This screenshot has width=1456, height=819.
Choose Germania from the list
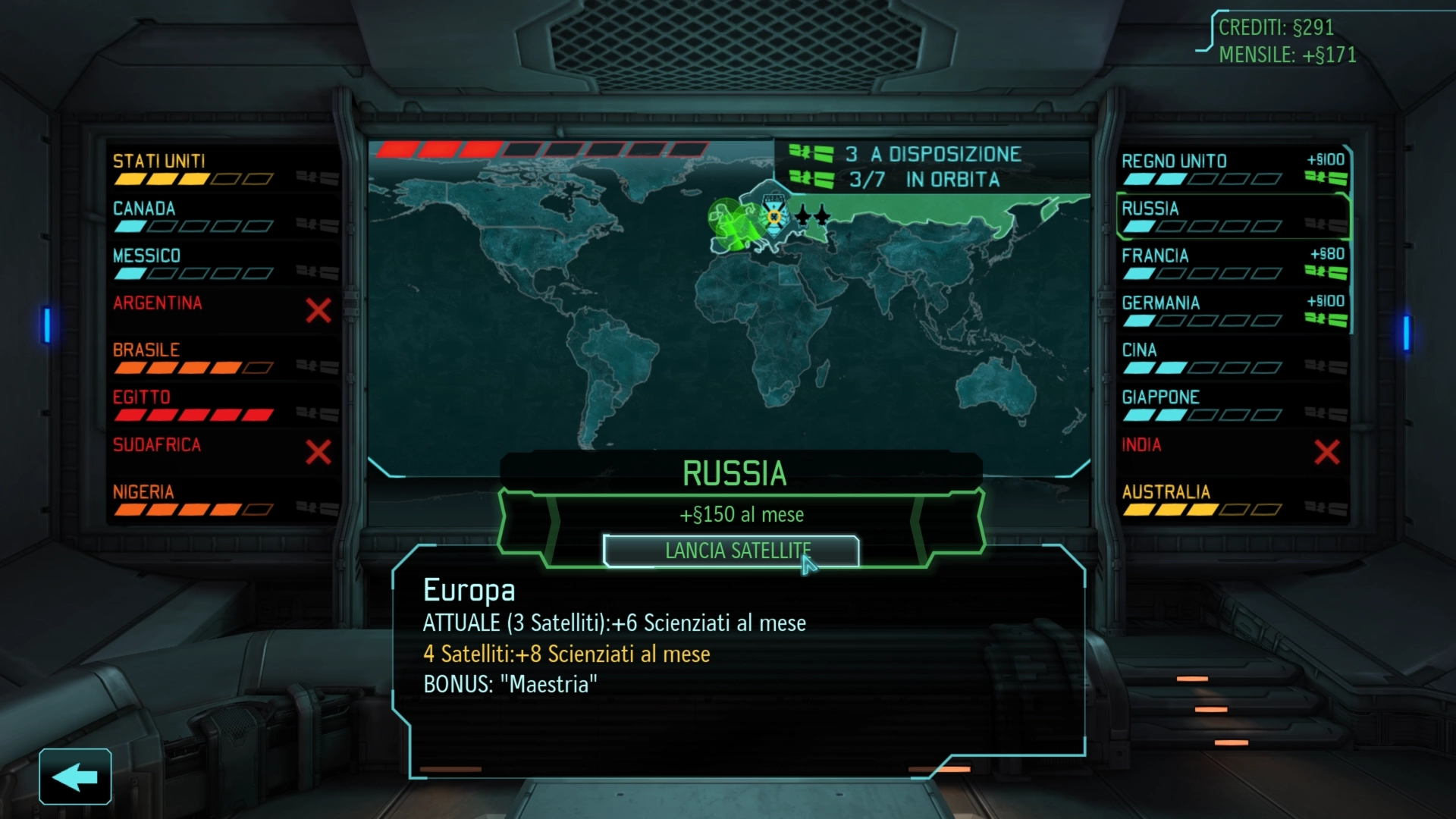click(1232, 310)
